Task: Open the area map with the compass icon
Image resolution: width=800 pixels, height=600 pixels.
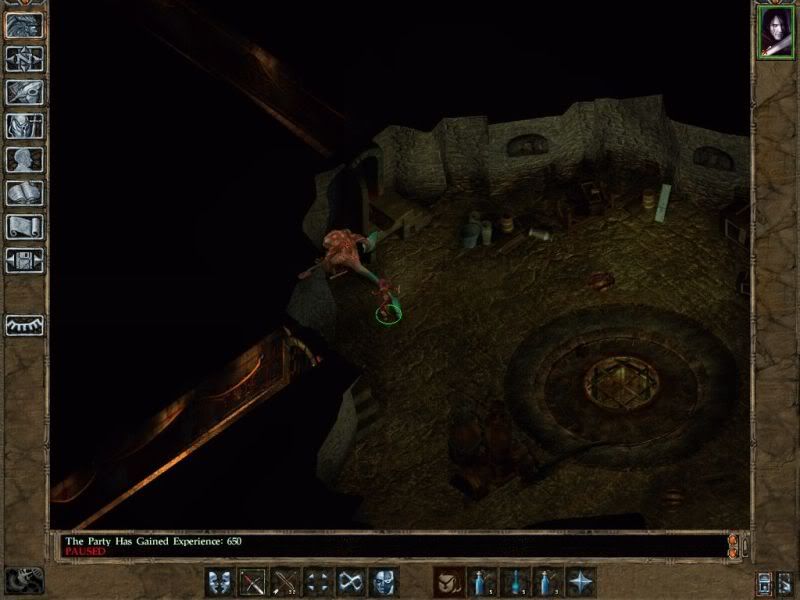Action: pos(23,58)
